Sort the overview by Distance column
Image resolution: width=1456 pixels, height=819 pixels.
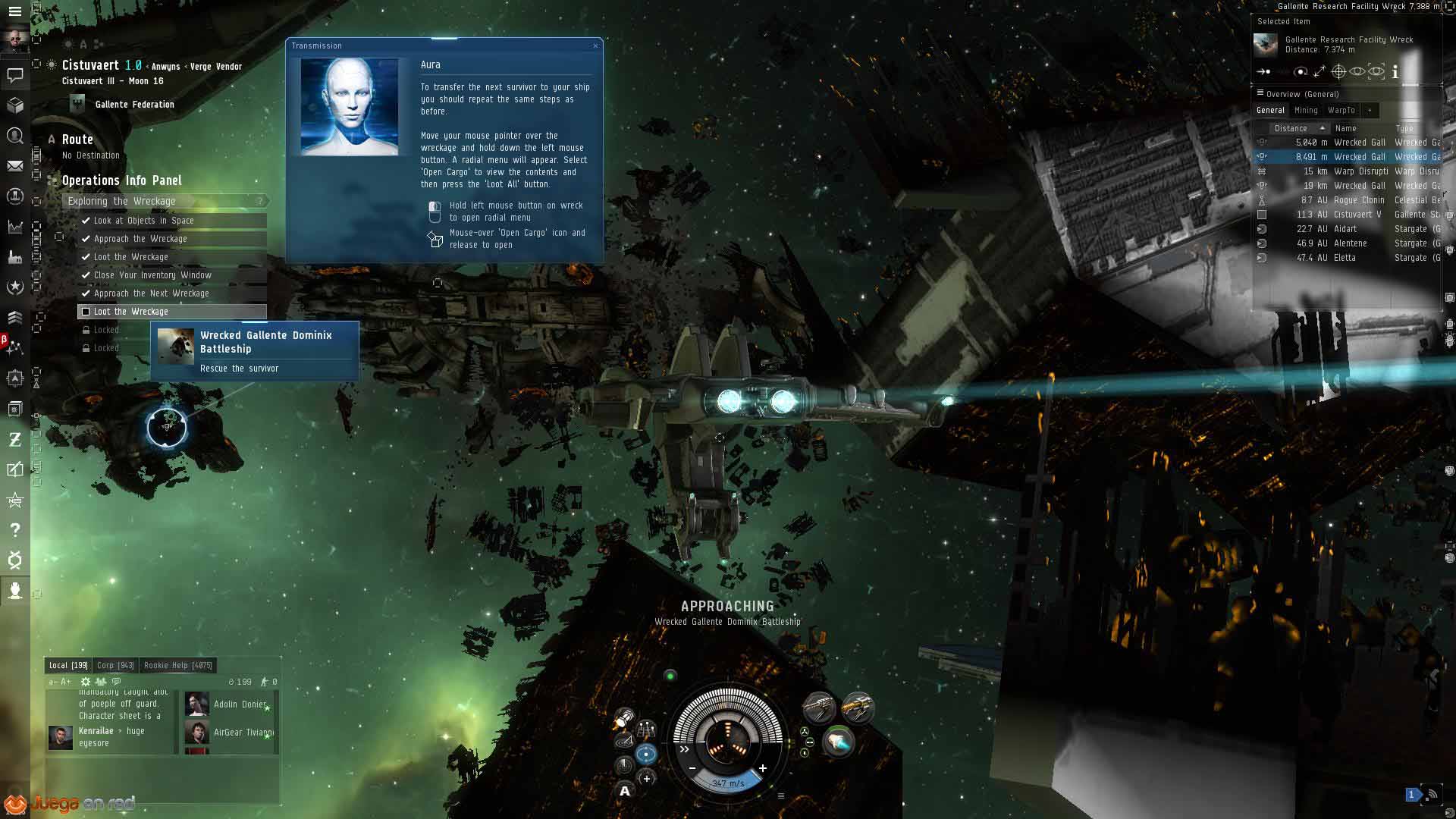point(1291,129)
